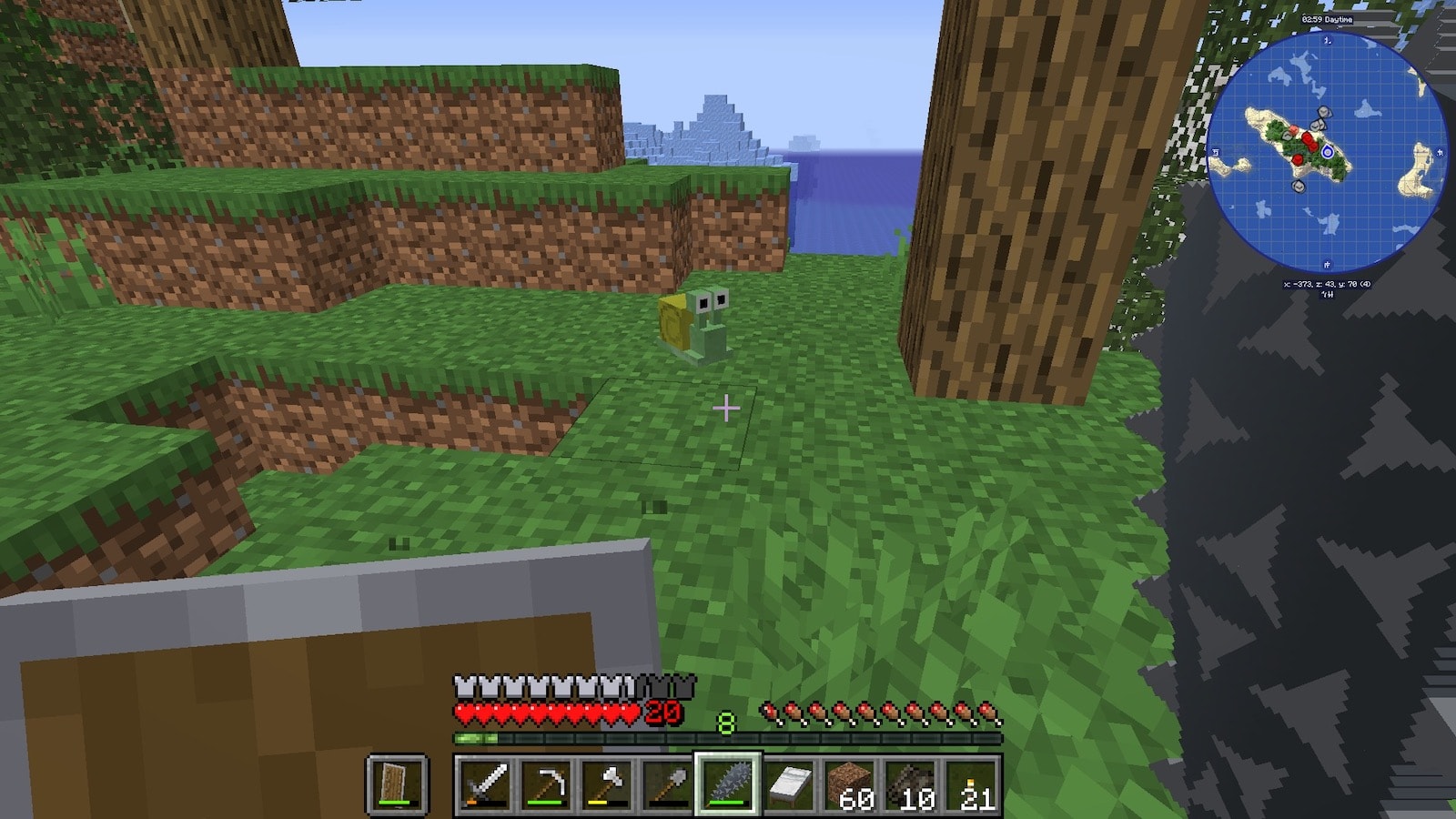
Task: Click the blue player marker on the minimap
Action: (1328, 152)
